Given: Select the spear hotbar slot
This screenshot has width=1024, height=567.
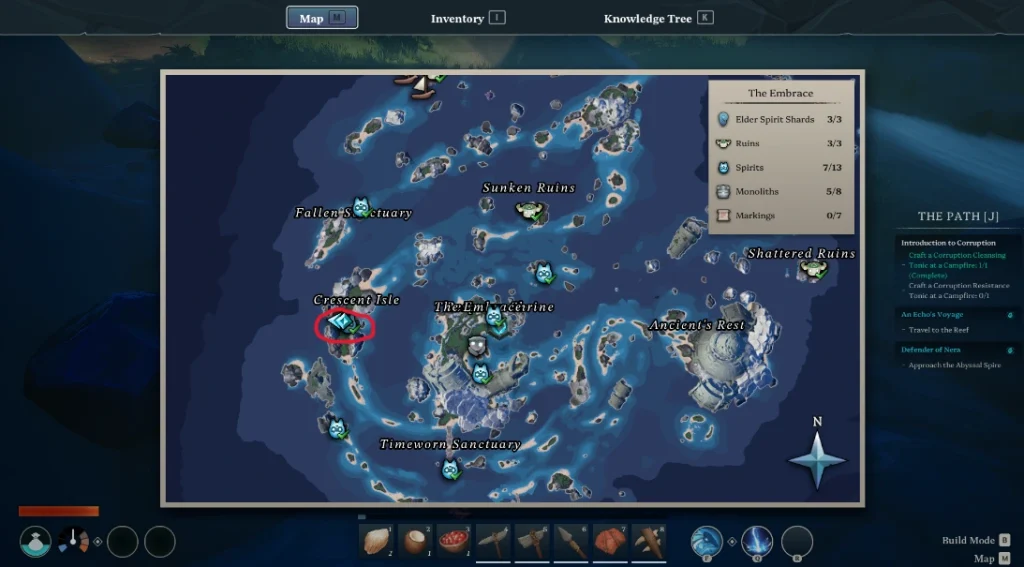Looking at the screenshot, I should point(571,540).
